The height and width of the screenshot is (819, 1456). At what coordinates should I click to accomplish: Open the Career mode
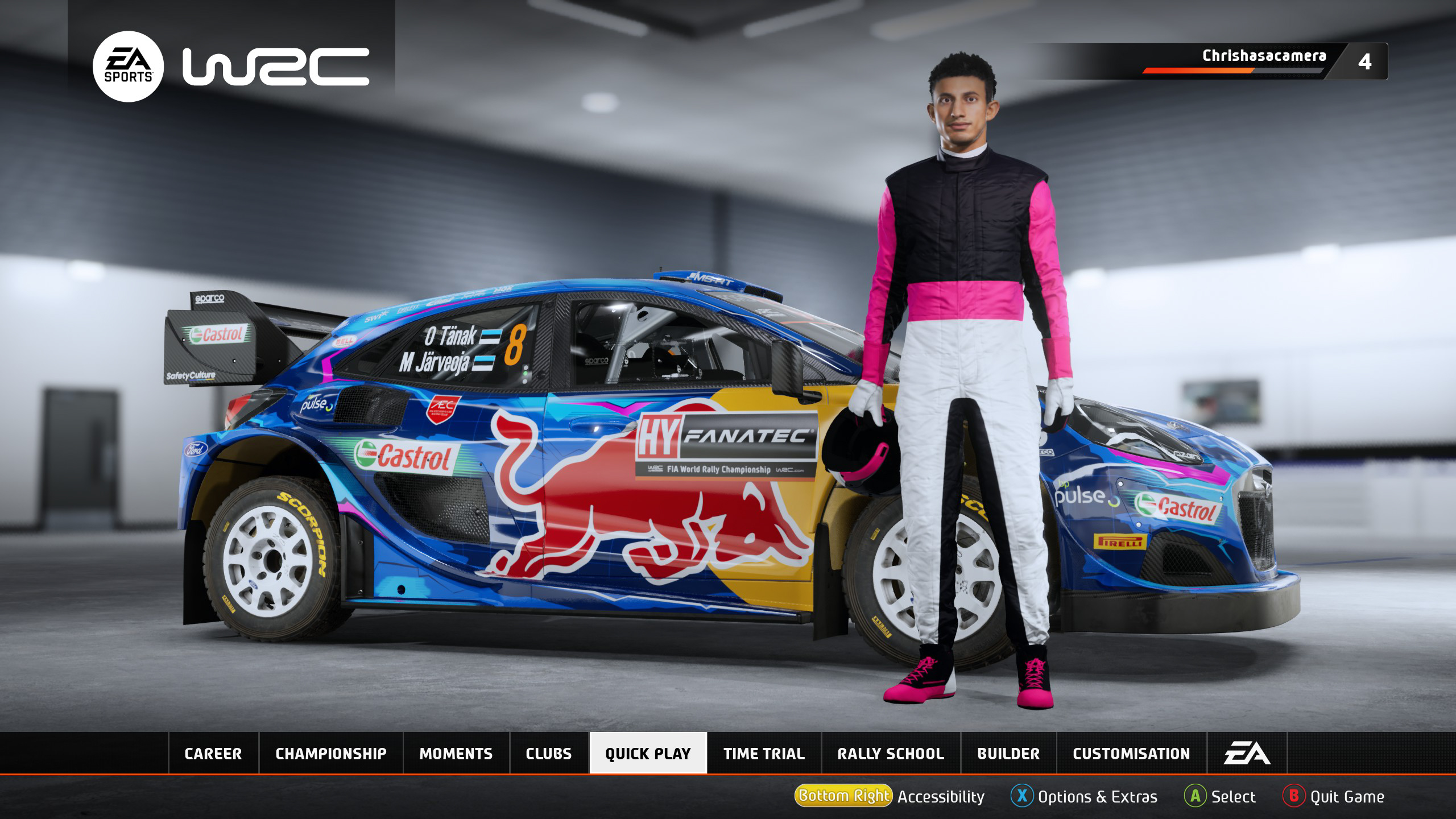(x=213, y=754)
